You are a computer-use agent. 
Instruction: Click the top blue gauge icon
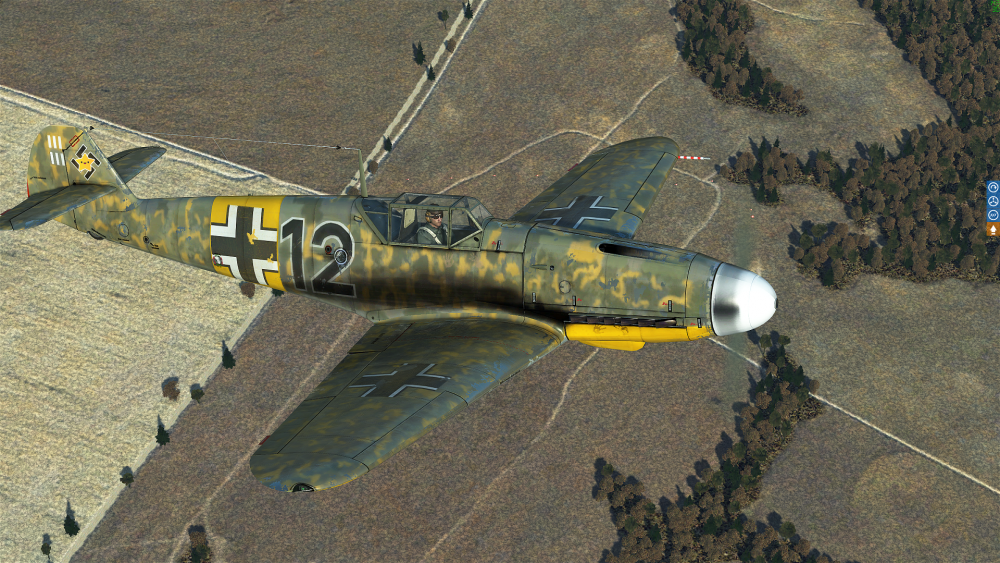[993, 187]
